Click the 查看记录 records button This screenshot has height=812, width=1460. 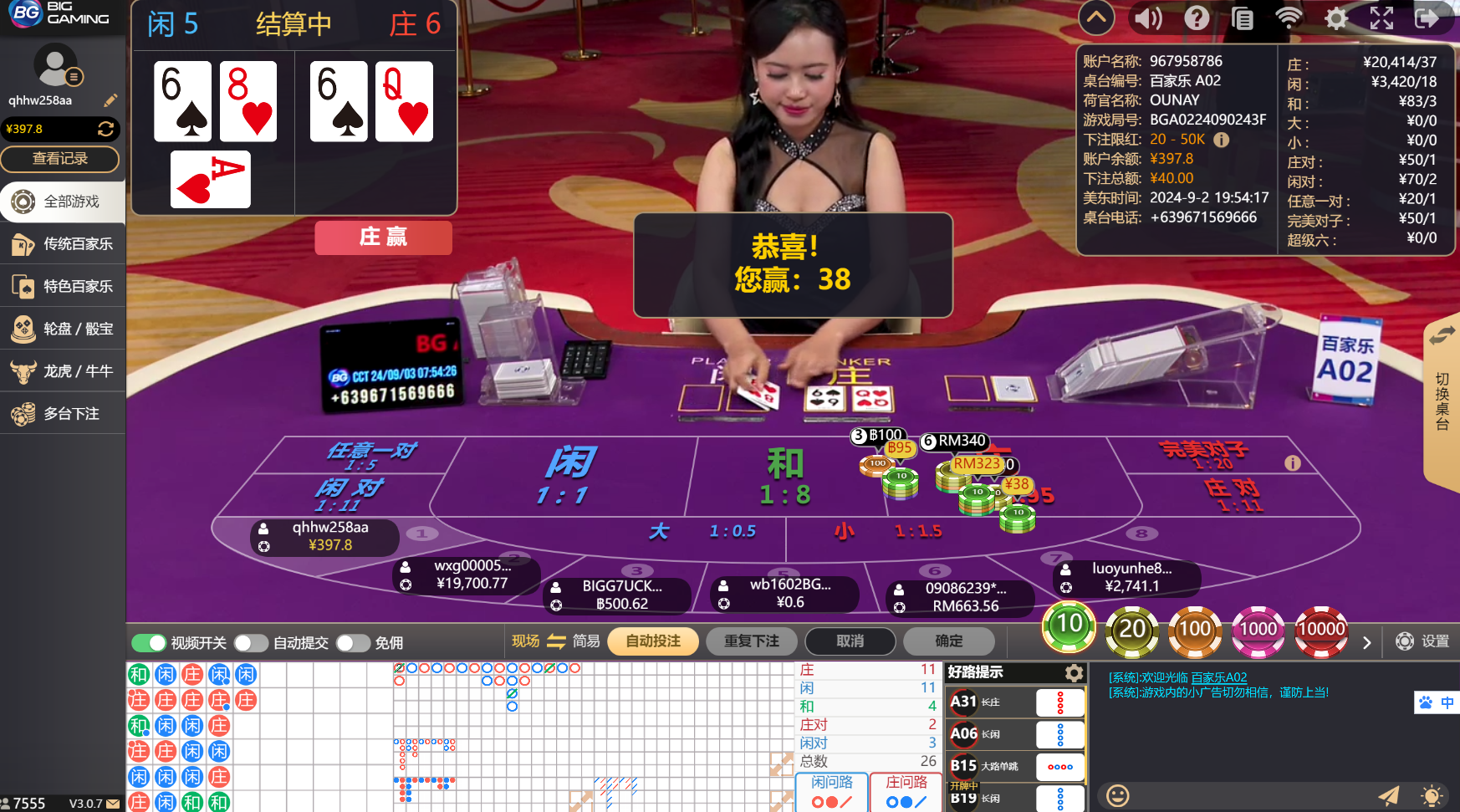[x=61, y=159]
